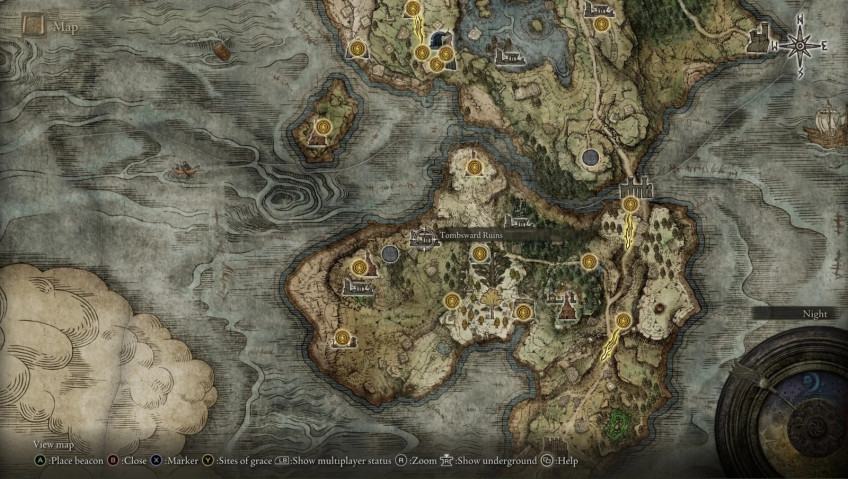
Task: Pick the grace at the peninsula's northern tip
Action: [x=474, y=167]
